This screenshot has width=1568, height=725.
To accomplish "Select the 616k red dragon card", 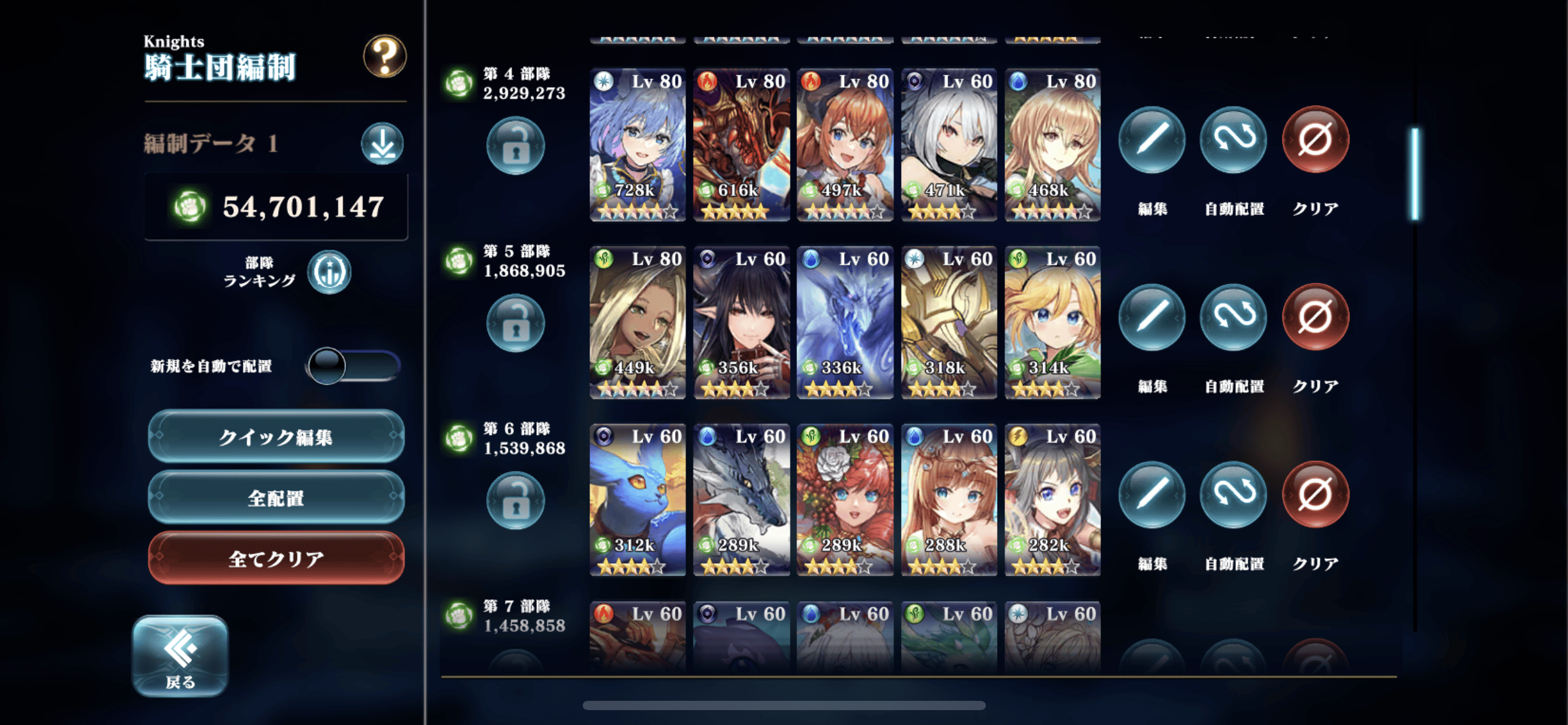I will [741, 145].
